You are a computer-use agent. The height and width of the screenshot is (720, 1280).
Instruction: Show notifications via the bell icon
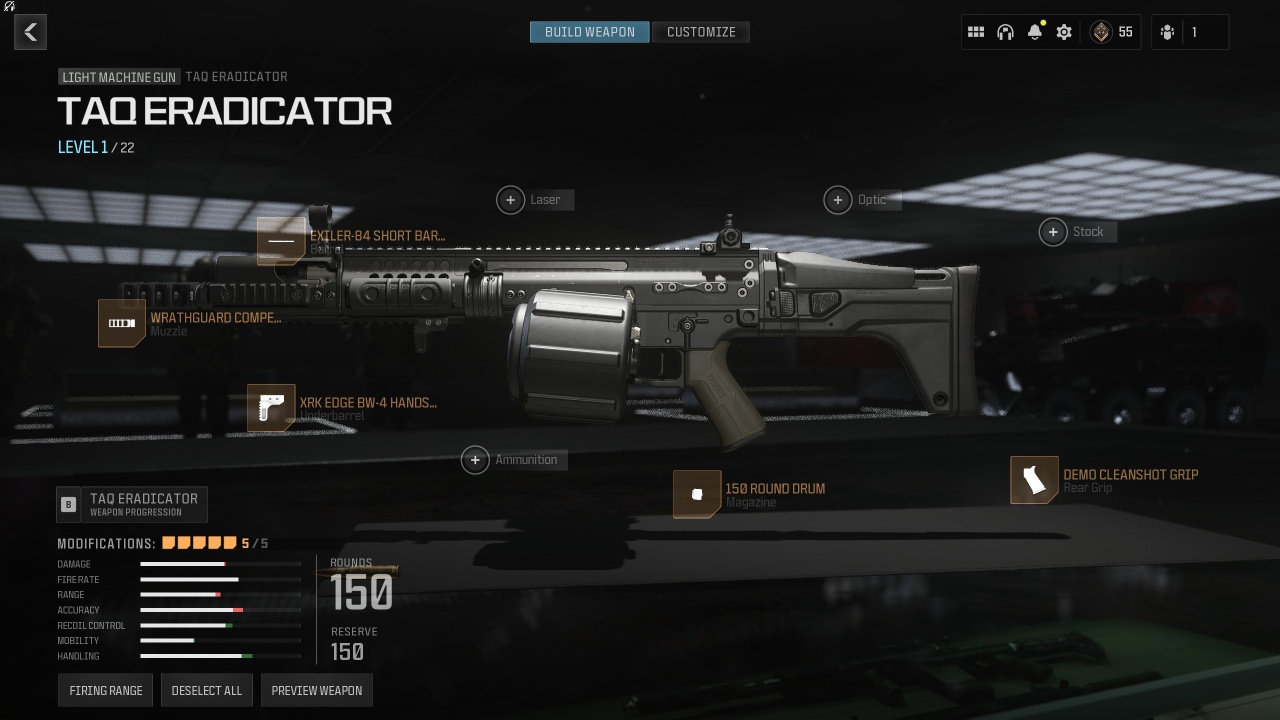click(x=1035, y=32)
